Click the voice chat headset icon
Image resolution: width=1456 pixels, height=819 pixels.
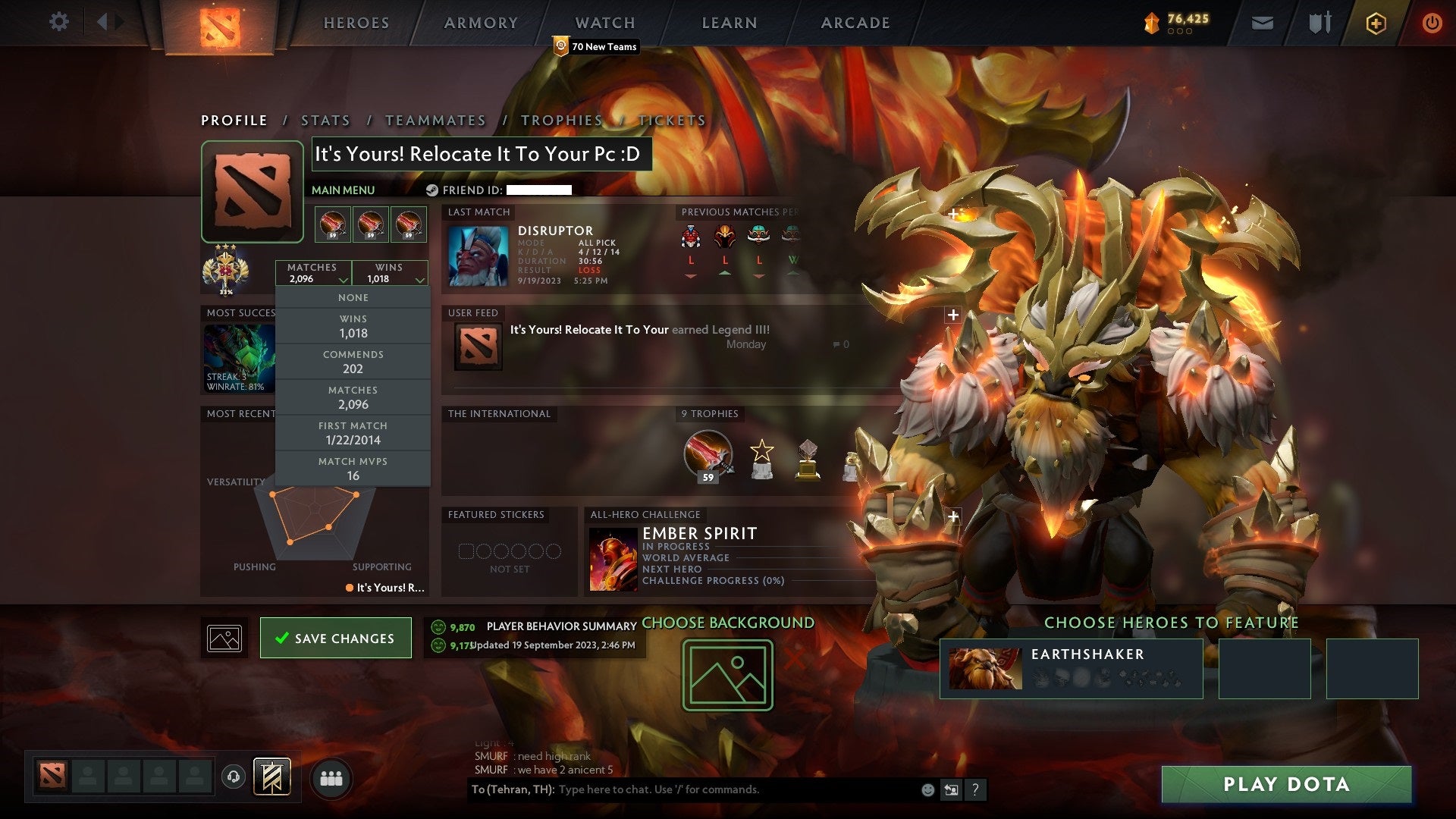233,777
